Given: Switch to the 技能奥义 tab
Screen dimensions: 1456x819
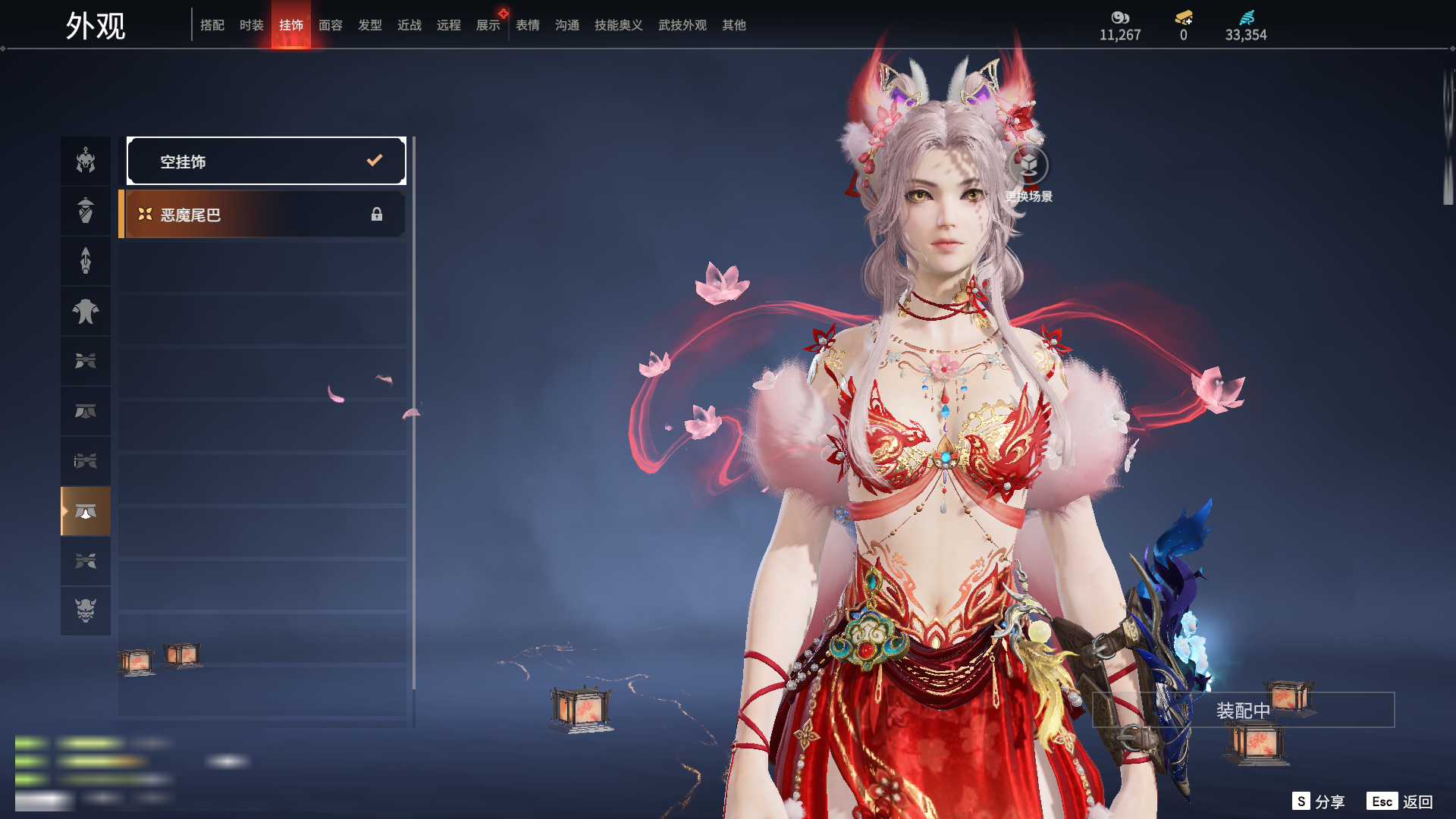Looking at the screenshot, I should (x=619, y=25).
